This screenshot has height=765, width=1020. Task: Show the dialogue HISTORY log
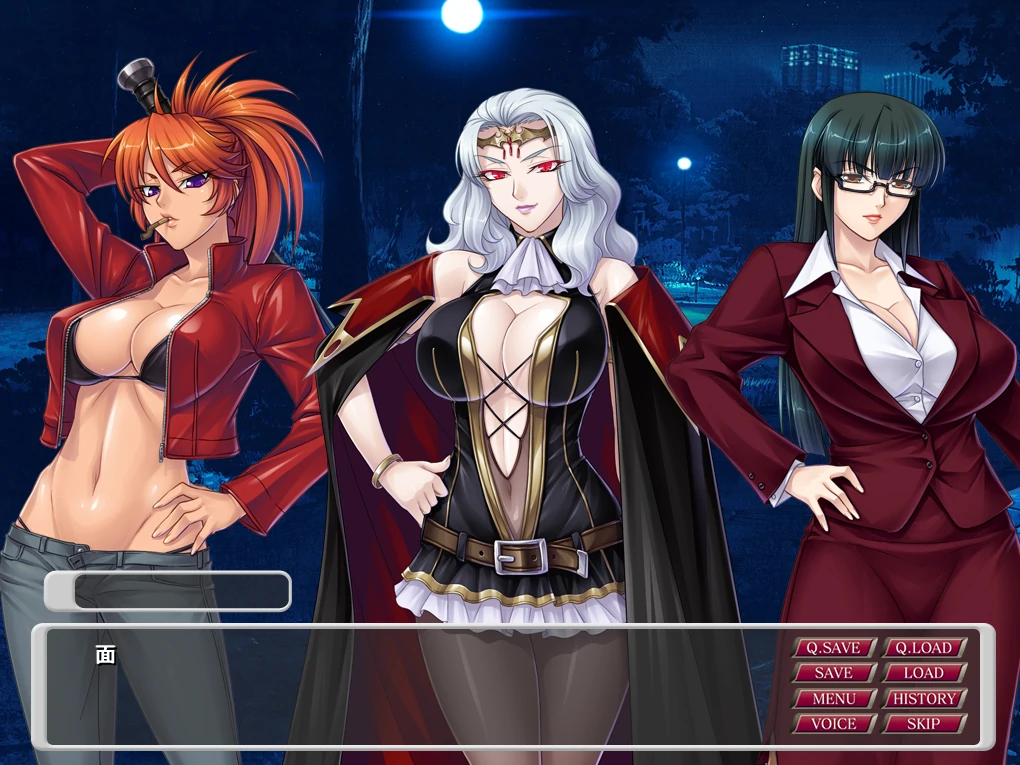pyautogui.click(x=924, y=698)
